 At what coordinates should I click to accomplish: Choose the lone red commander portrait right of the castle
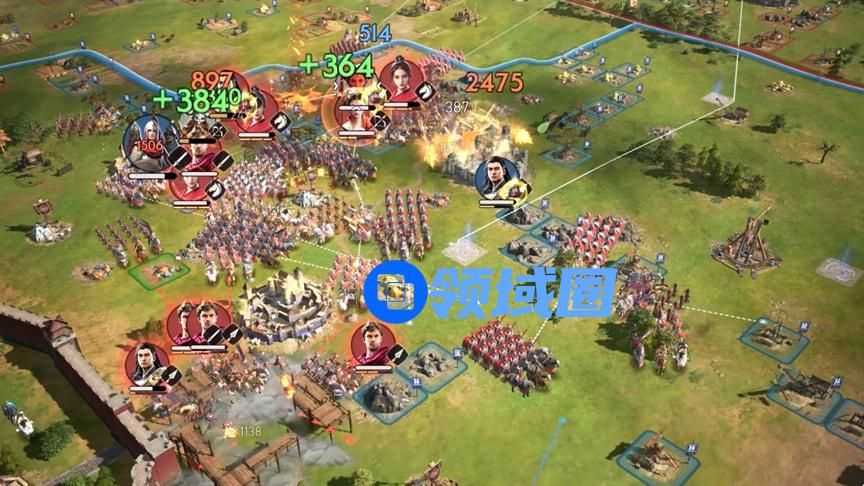point(372,346)
